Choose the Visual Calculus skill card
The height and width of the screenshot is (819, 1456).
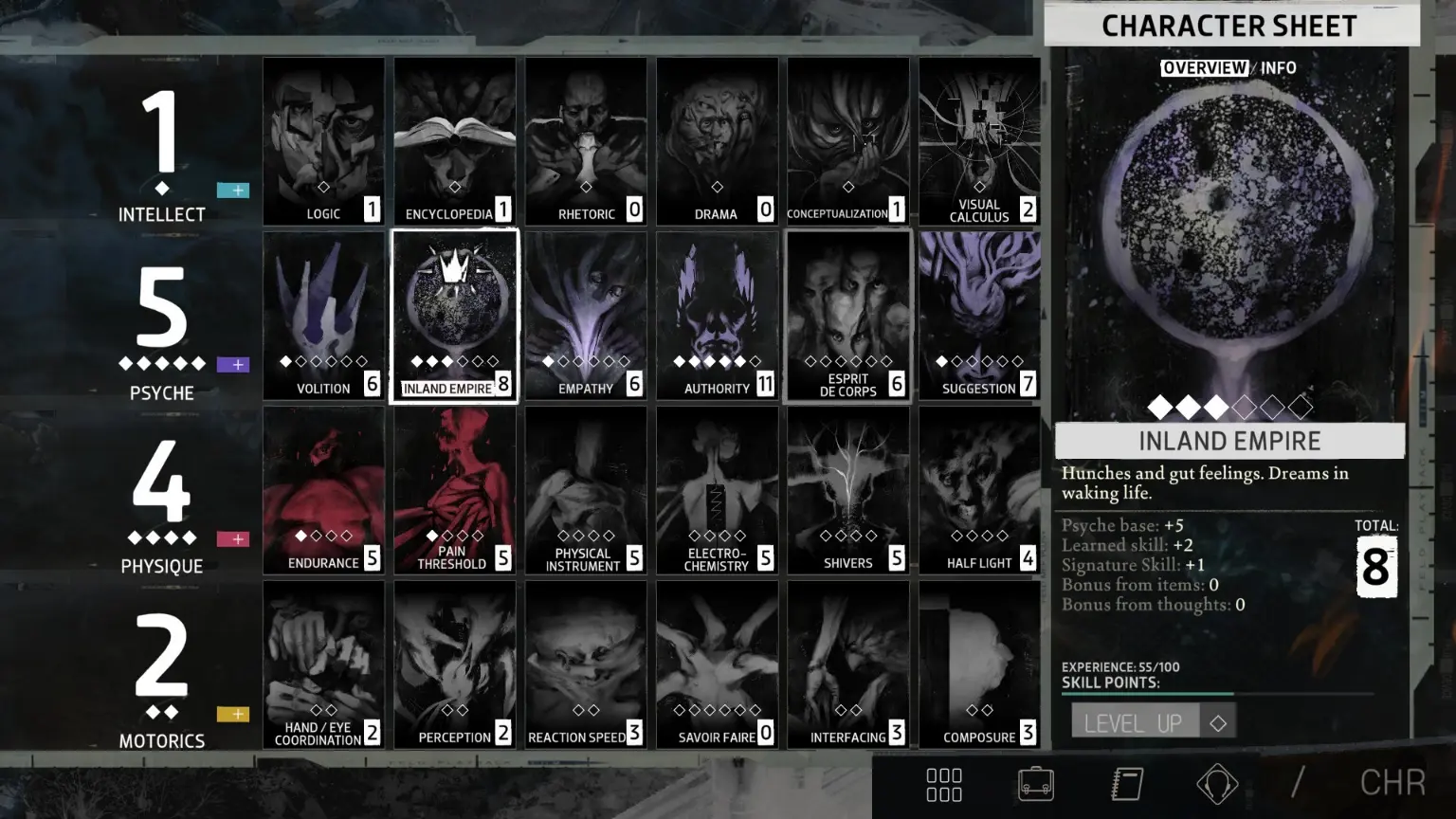979,141
